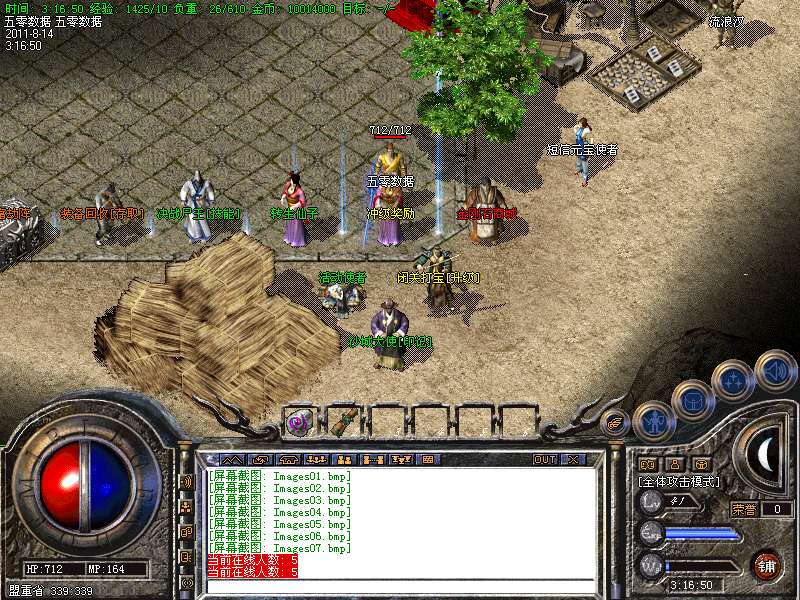Viewport: 800px width, 600px height.
Task: Toggle the sound-wave chat filter button
Action: (186, 481)
